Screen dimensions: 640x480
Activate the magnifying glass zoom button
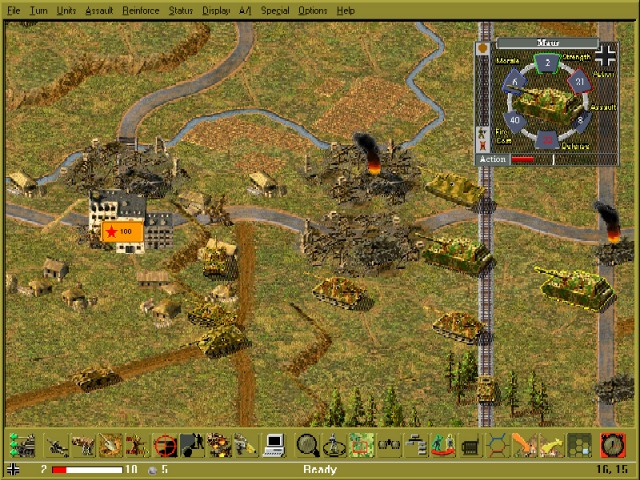tap(308, 445)
